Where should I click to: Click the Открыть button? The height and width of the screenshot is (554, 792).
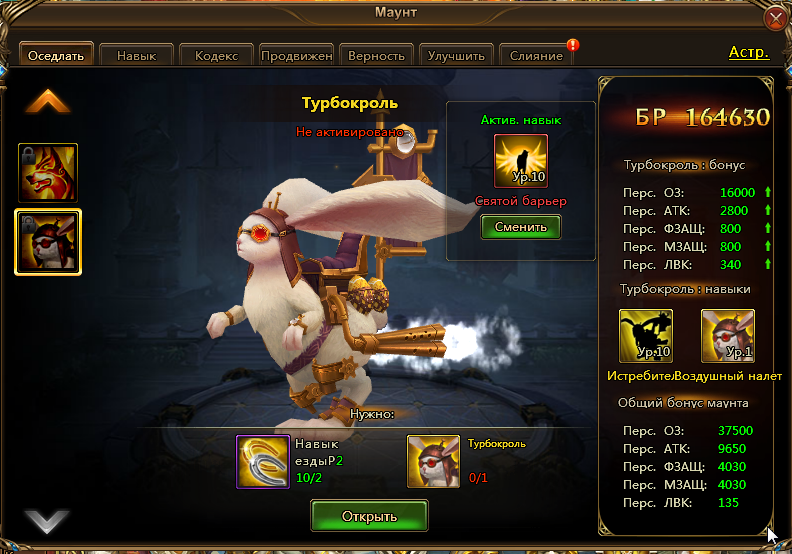tap(369, 516)
